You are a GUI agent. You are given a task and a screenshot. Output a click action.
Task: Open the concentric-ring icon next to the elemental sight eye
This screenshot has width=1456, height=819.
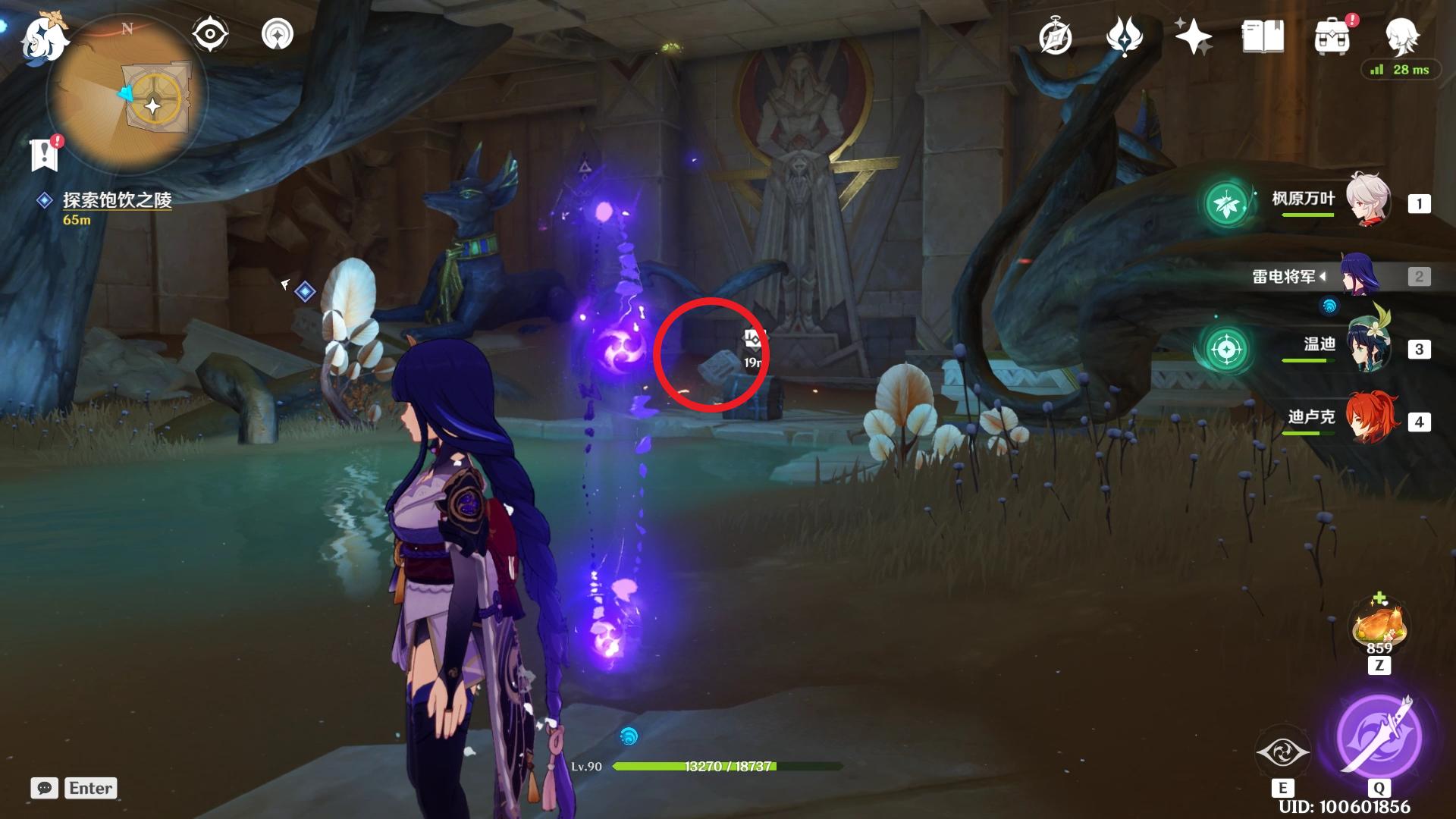[277, 34]
